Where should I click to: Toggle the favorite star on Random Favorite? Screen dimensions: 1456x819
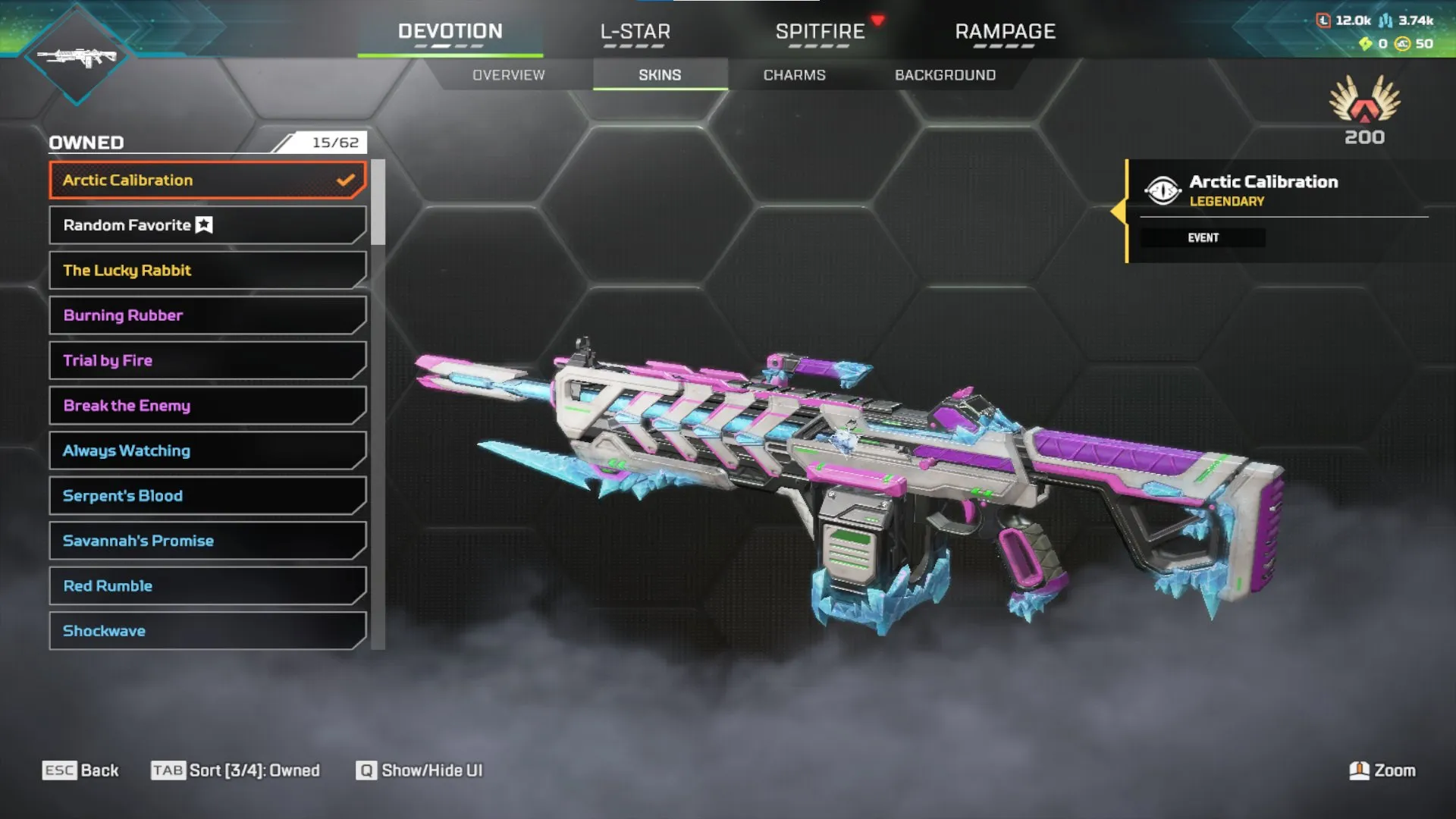pyautogui.click(x=202, y=224)
